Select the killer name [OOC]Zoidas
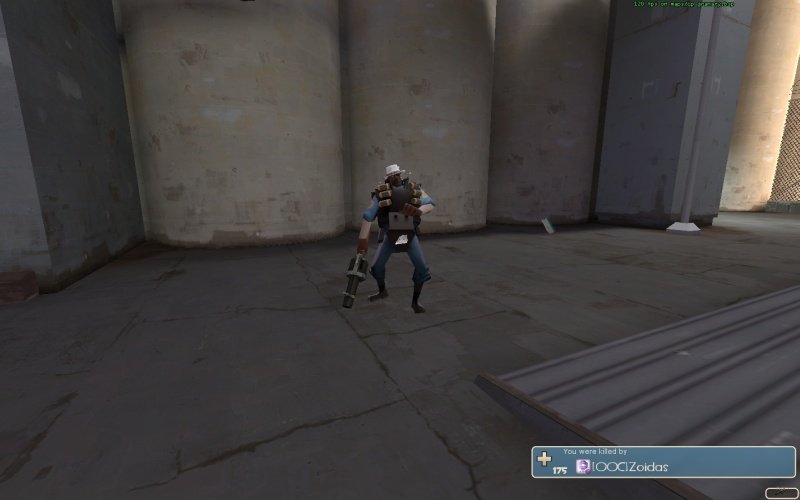Screen dimensions: 800x500 click(x=631, y=467)
